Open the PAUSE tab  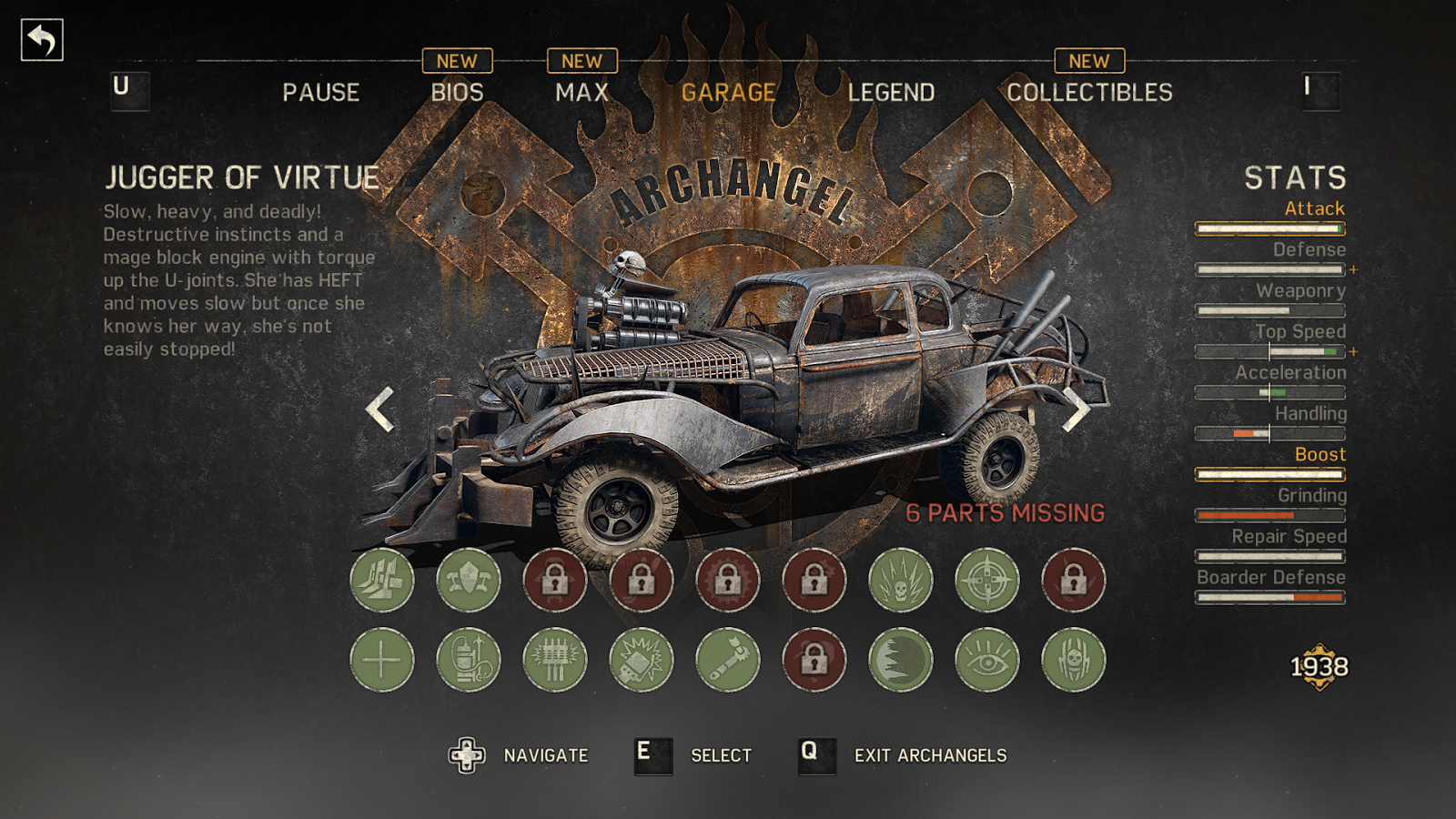(x=320, y=92)
